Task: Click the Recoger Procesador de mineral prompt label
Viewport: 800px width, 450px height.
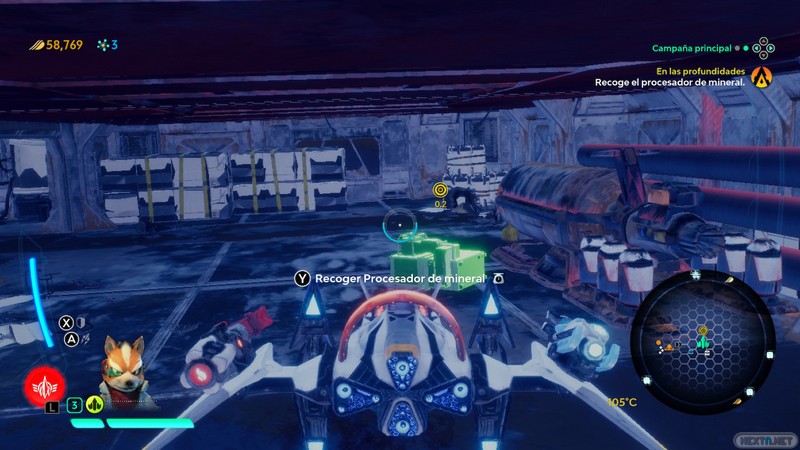Action: point(399,278)
